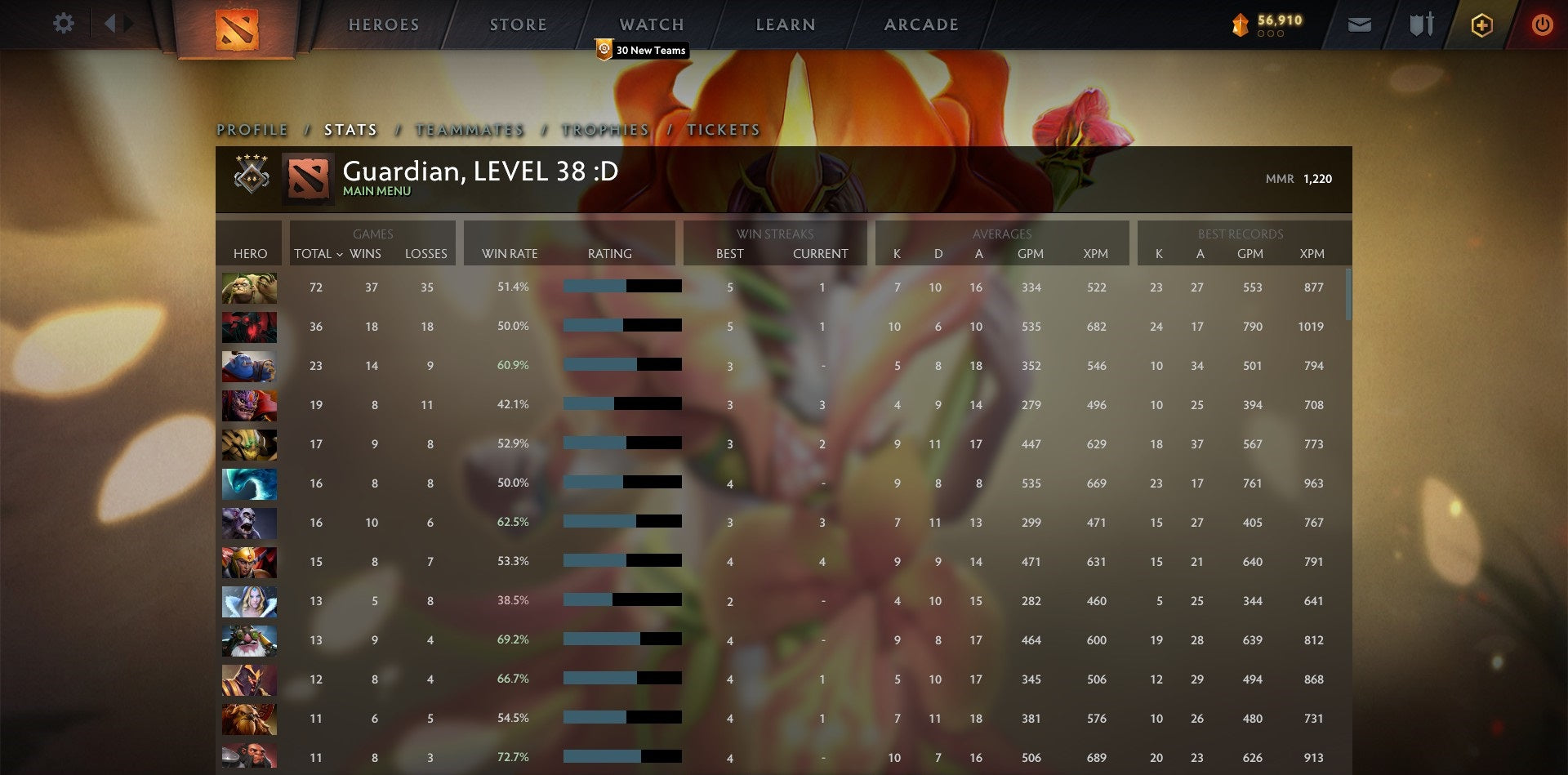The width and height of the screenshot is (1568, 775).
Task: Click the MAIN MENU link under Guardian
Action: [x=376, y=190]
